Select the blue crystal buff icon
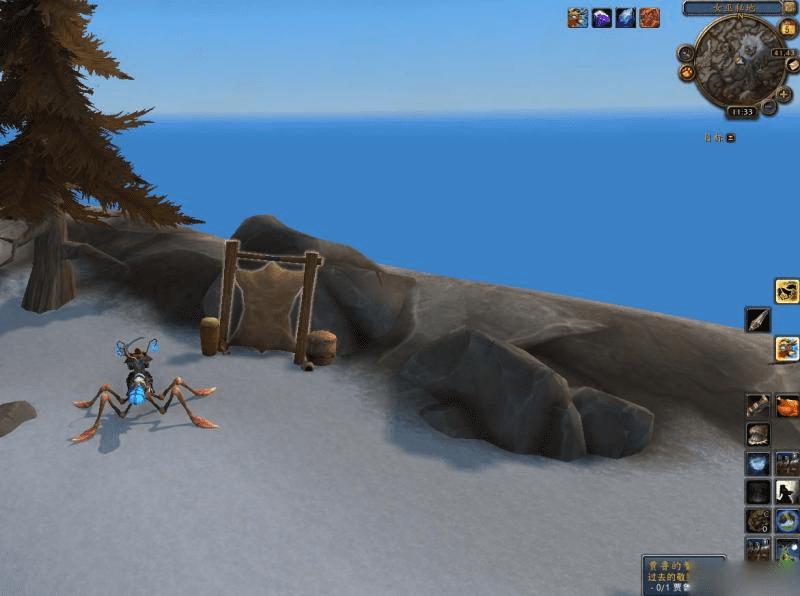This screenshot has height=596, width=800. coord(626,17)
